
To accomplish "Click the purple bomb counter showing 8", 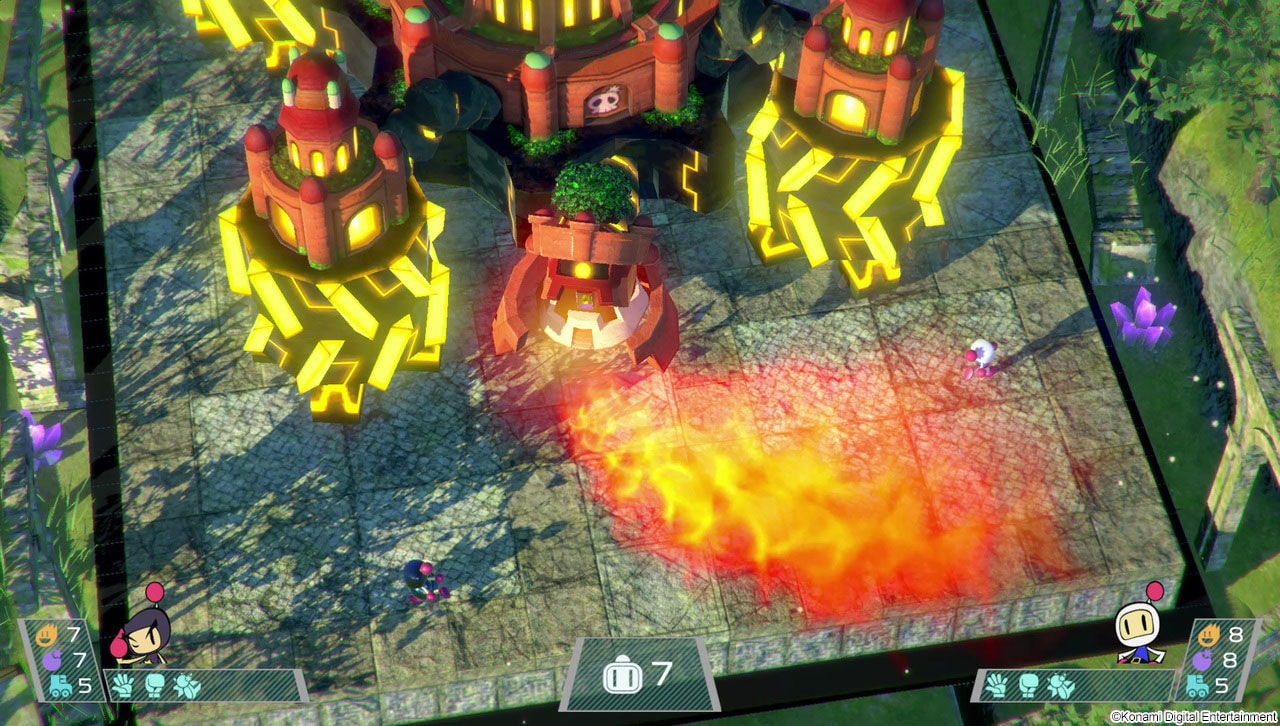I will (x=1201, y=660).
